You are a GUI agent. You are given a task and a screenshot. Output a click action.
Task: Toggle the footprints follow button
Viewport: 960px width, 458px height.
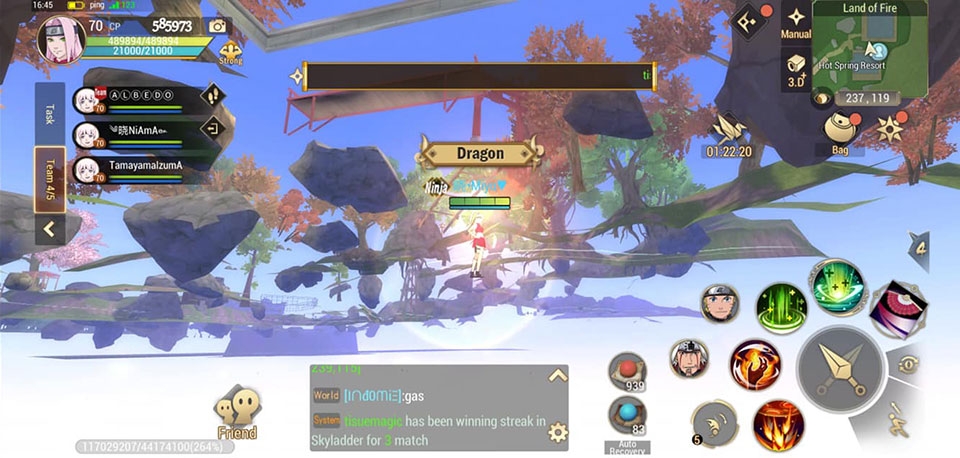pos(212,96)
